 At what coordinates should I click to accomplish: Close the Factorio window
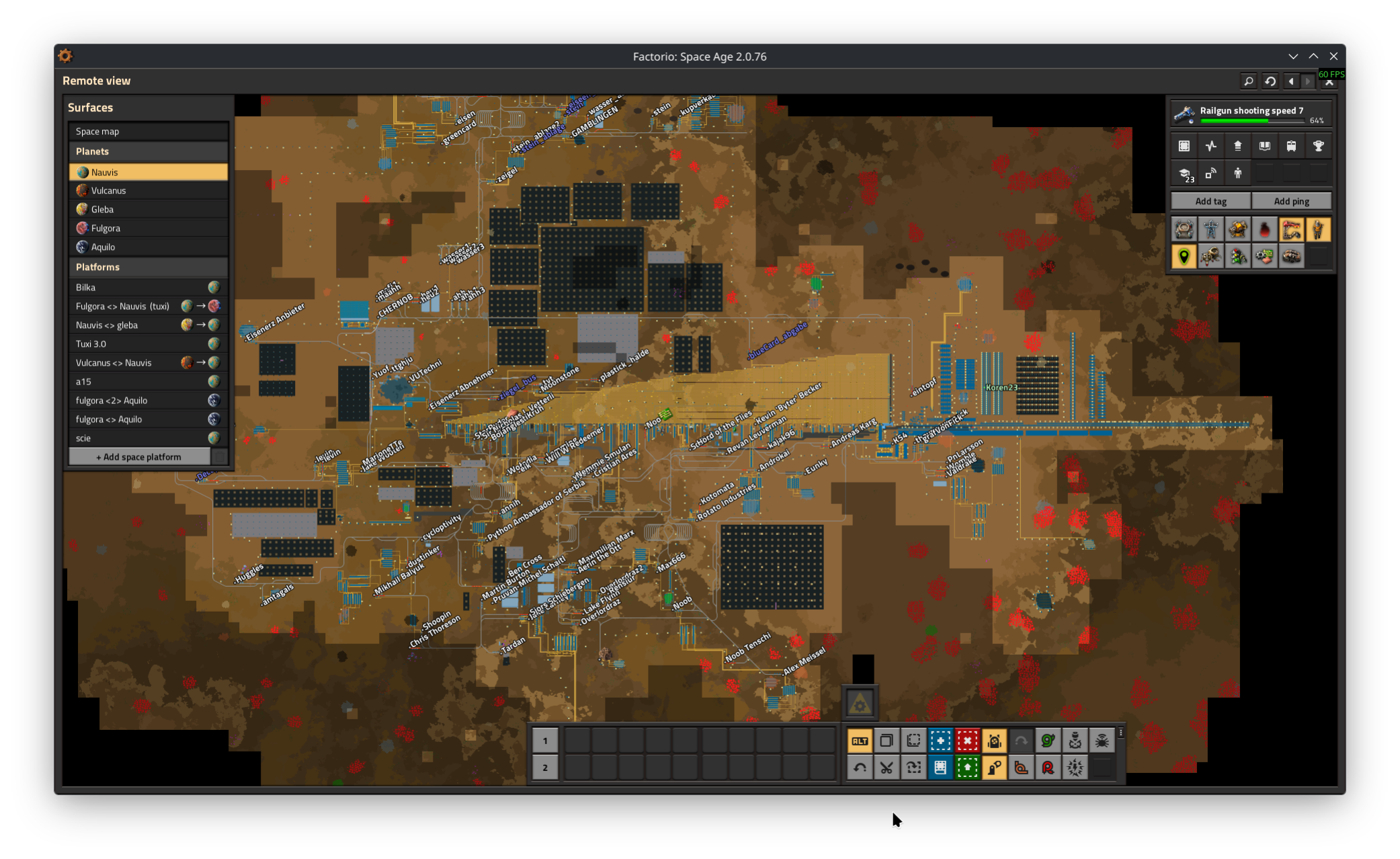[1333, 56]
